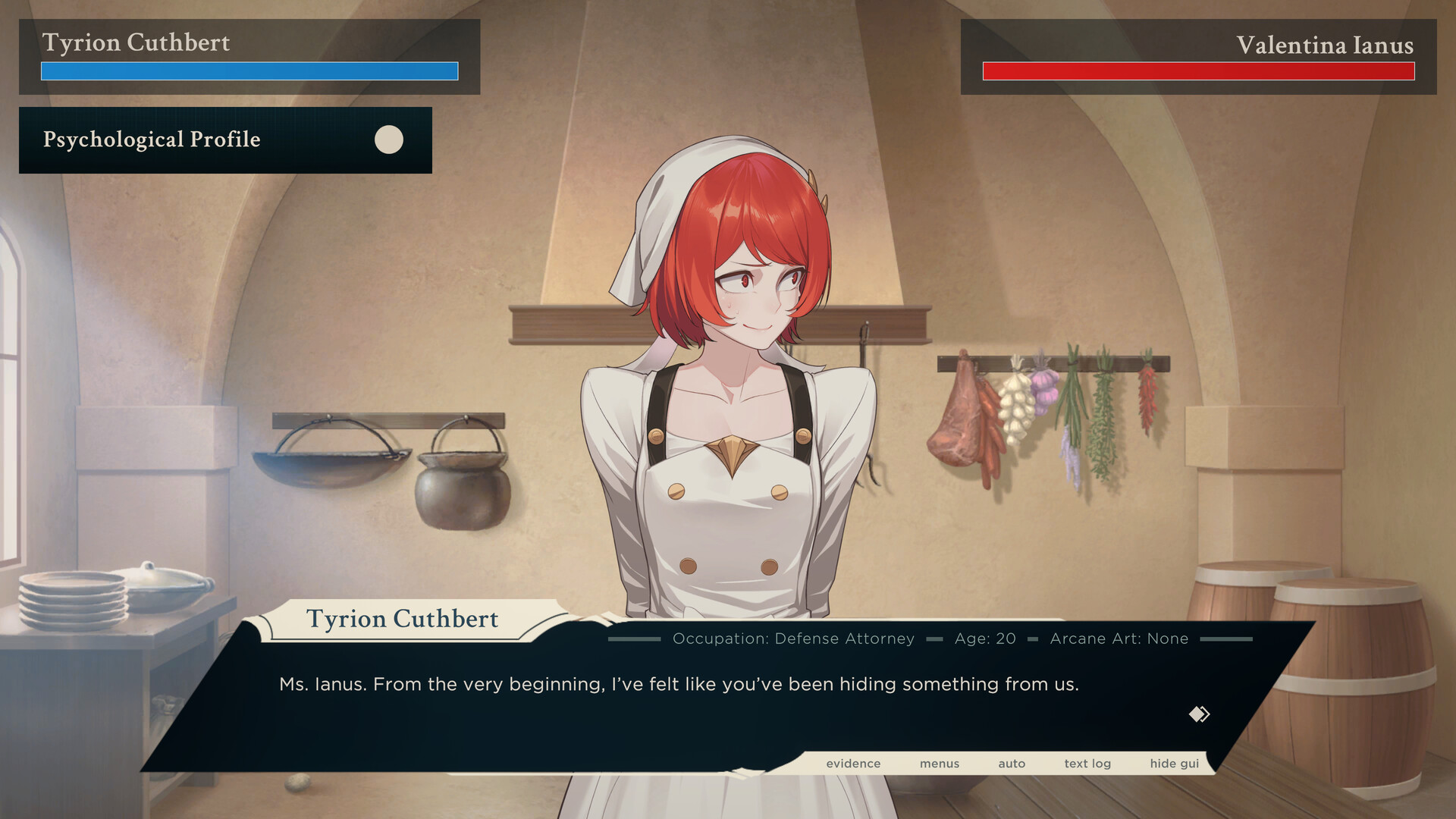Hide the GUI overlay
The image size is (1456, 819).
[x=1174, y=764]
